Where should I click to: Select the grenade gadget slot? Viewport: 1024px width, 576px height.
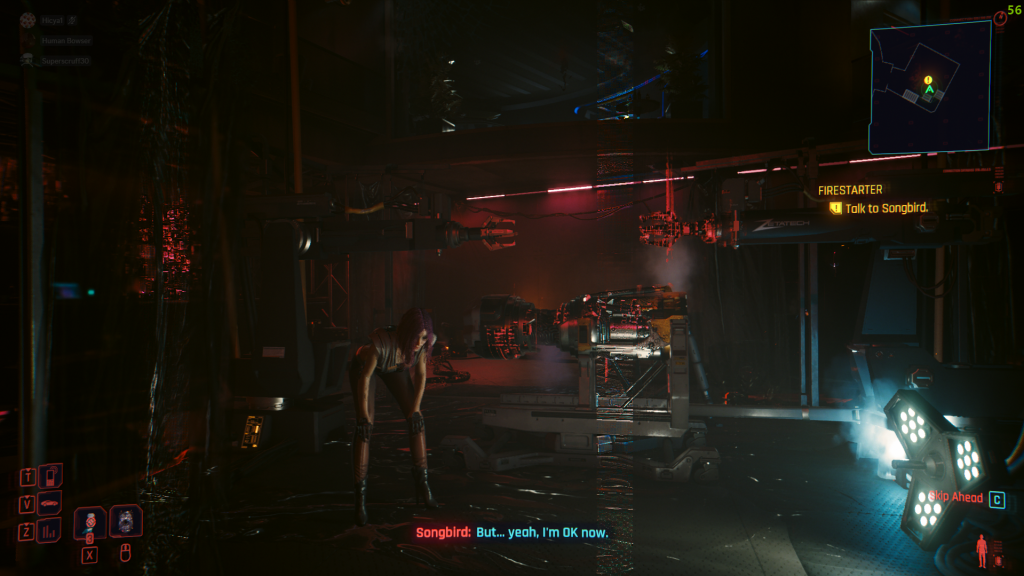tap(126, 520)
